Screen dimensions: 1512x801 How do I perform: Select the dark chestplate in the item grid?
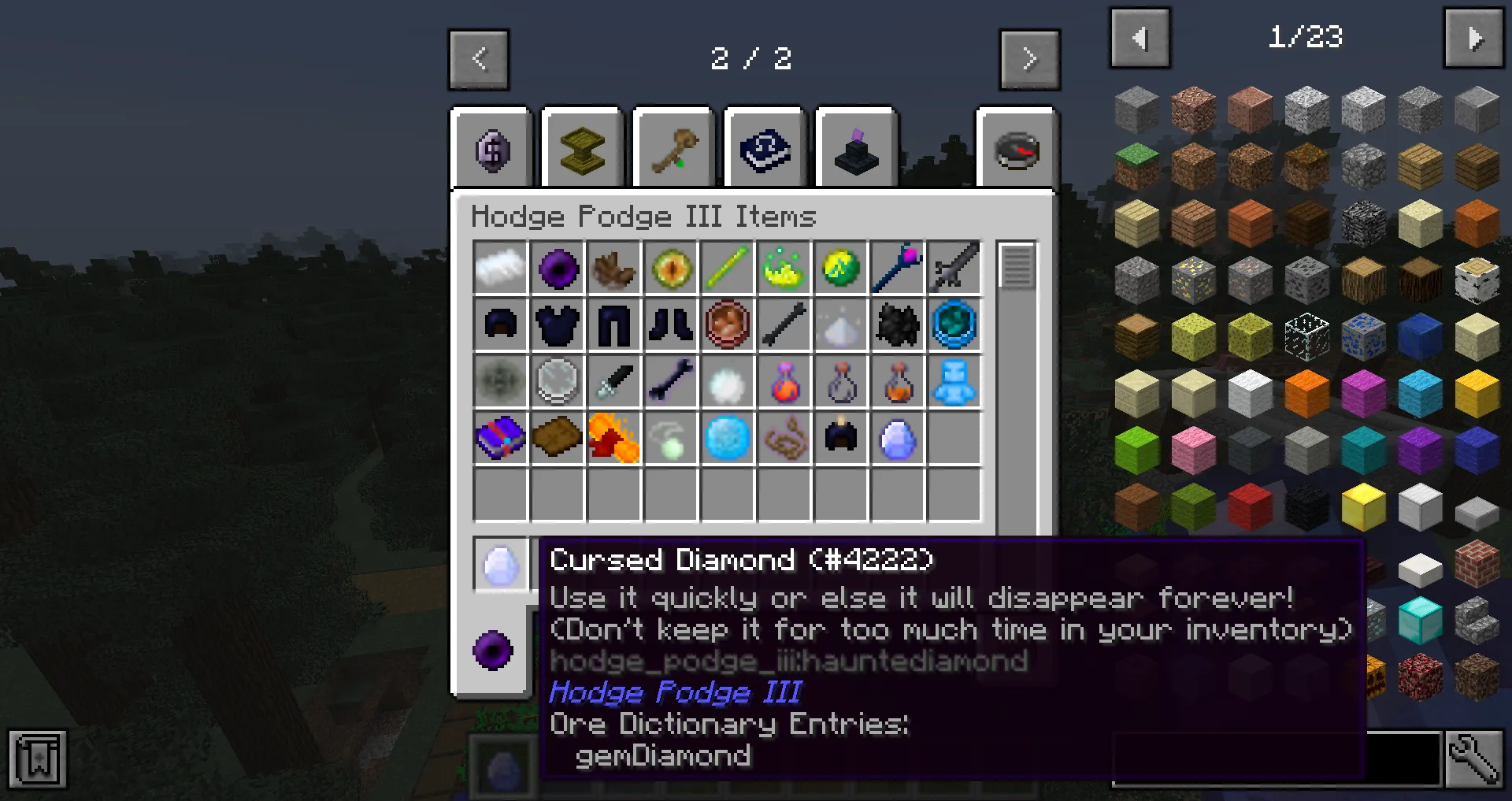558,324
